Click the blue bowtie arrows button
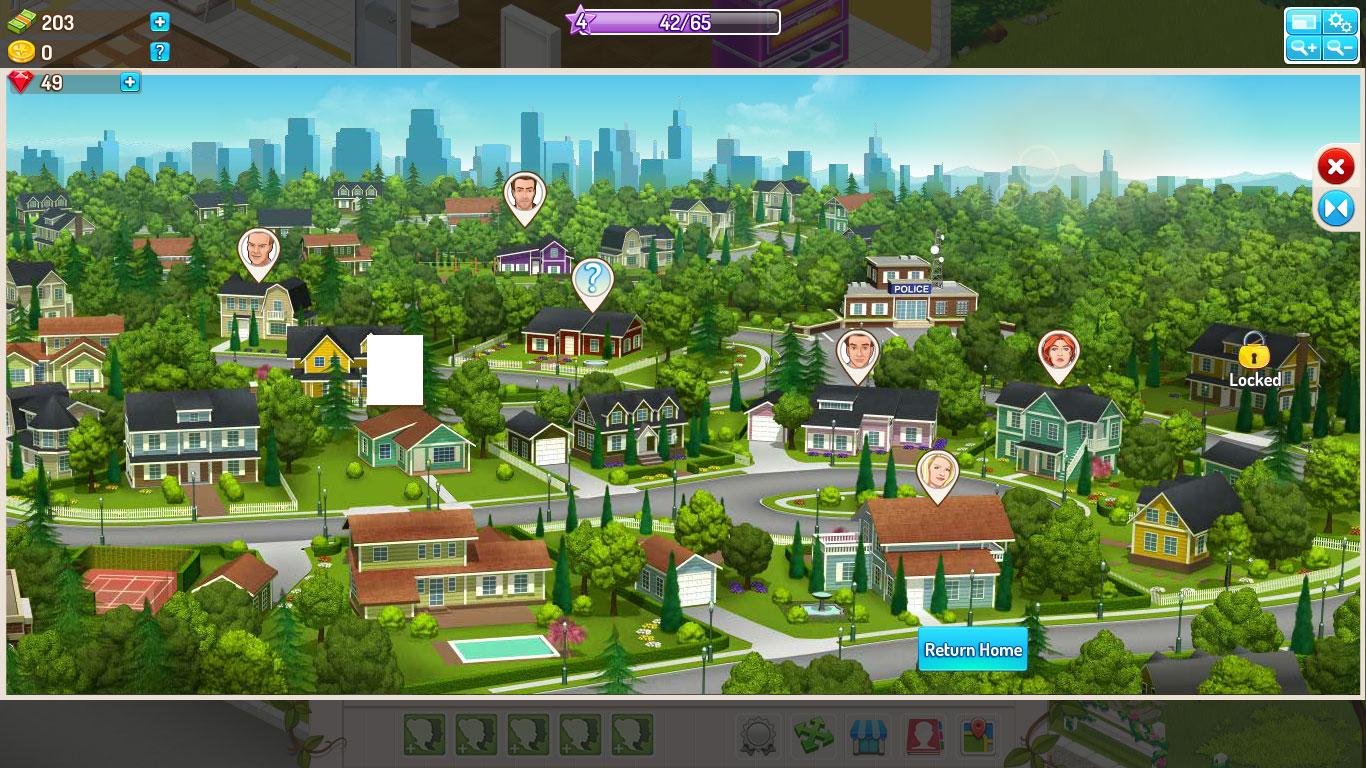This screenshot has width=1366, height=768. 1335,209
